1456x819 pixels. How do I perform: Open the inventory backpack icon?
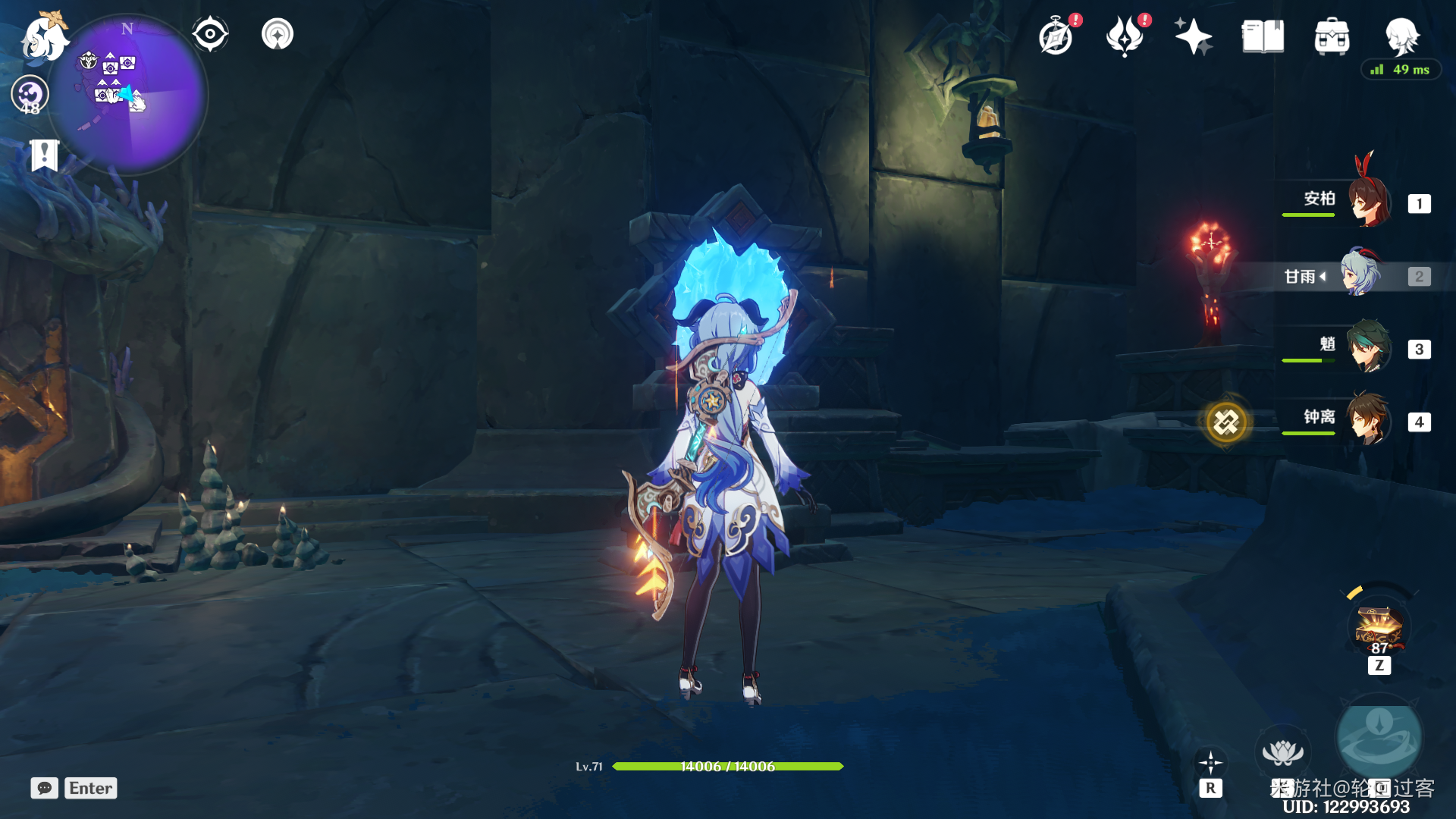pos(1332,36)
